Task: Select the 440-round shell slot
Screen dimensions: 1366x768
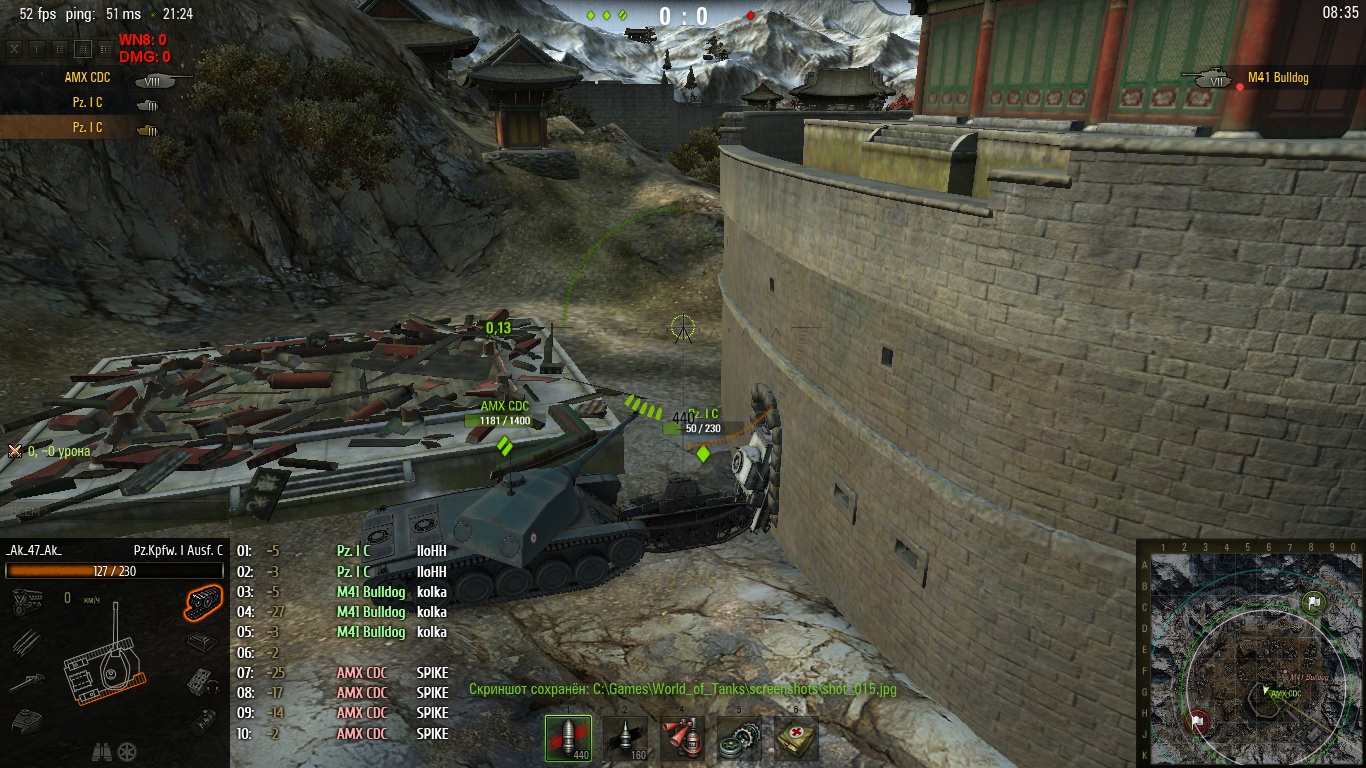Action: (568, 739)
